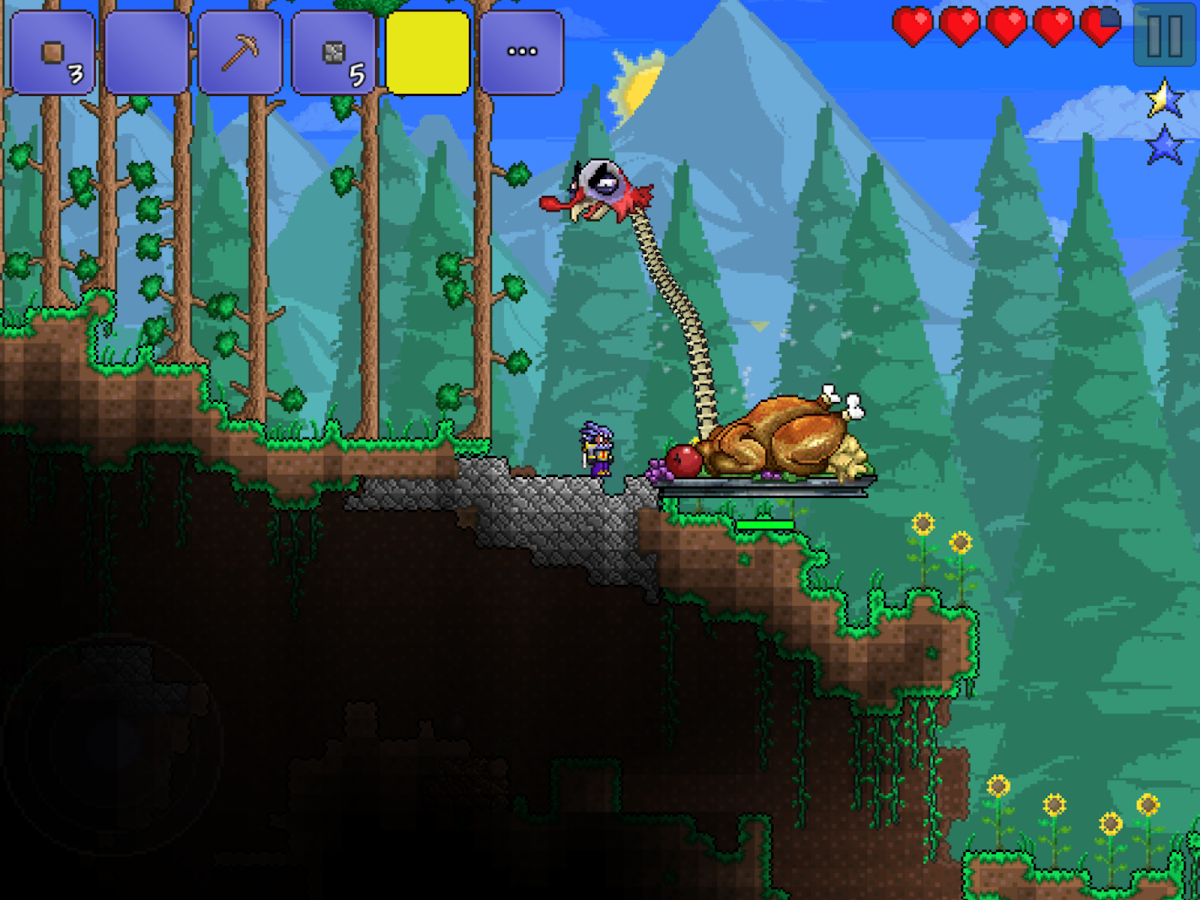Equip the copper pickaxe from the hotbar
1200x900 pixels.
240,53
